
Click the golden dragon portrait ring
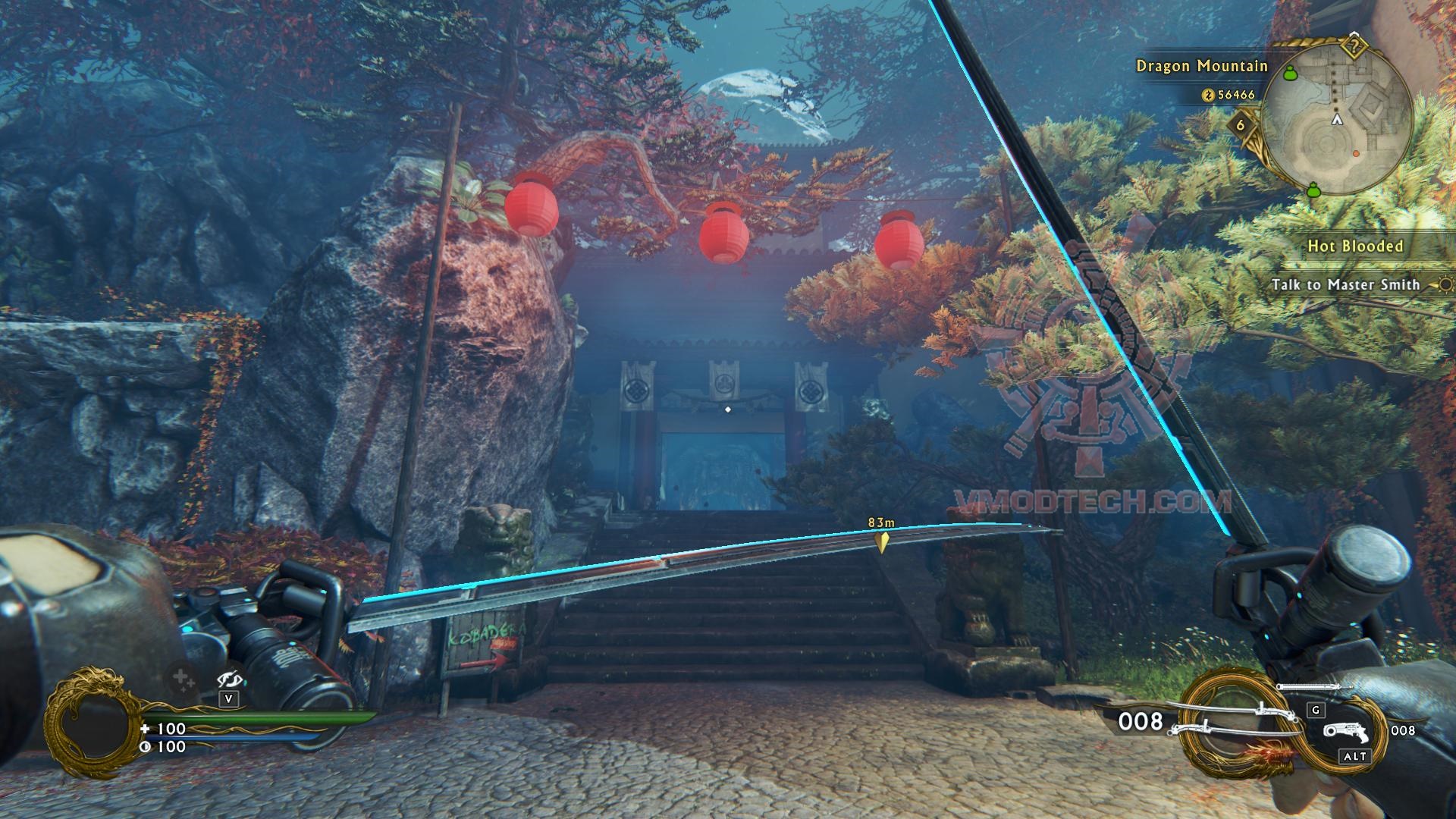coord(91,720)
